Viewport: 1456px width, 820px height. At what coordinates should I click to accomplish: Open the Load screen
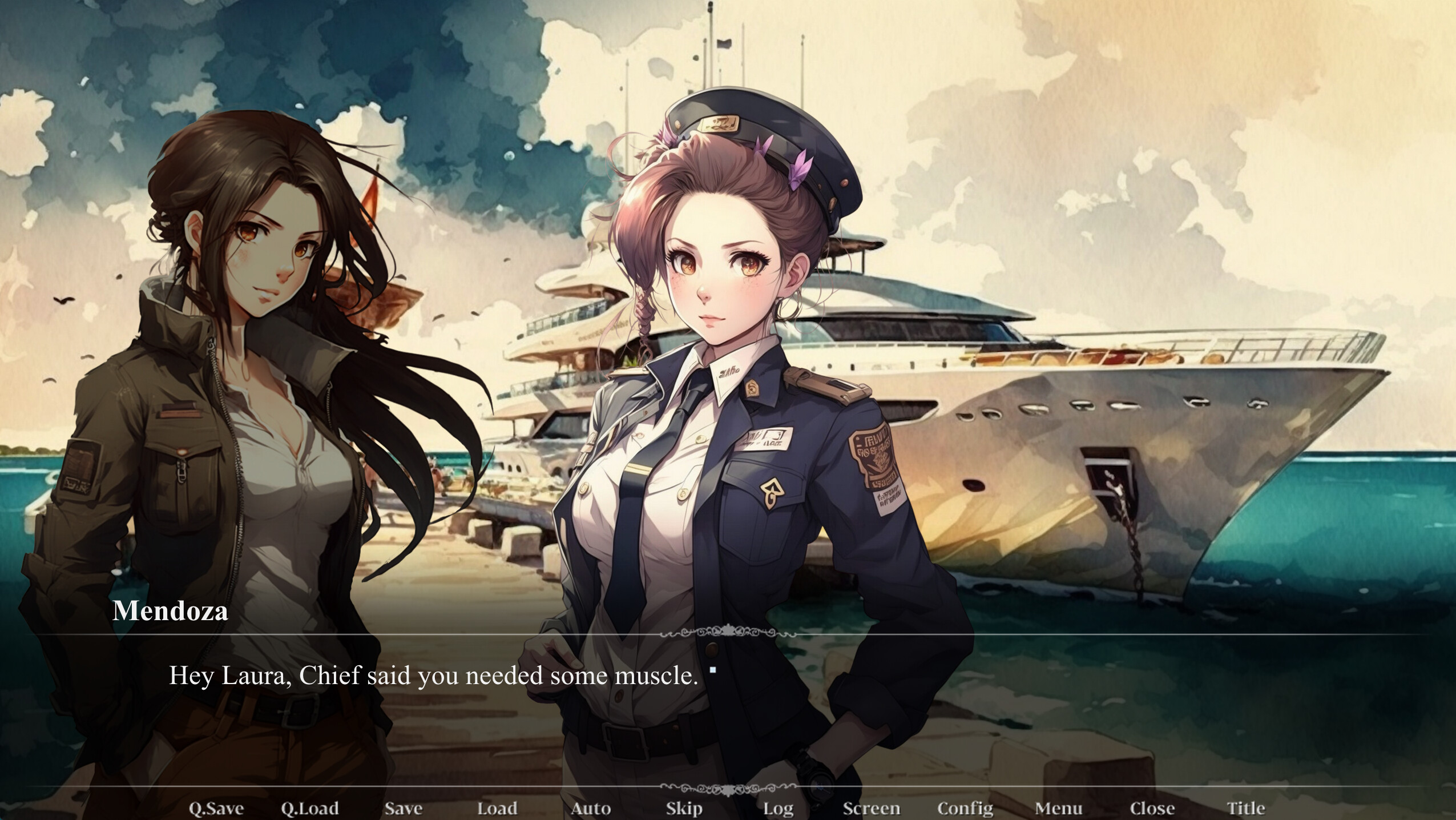[x=497, y=807]
